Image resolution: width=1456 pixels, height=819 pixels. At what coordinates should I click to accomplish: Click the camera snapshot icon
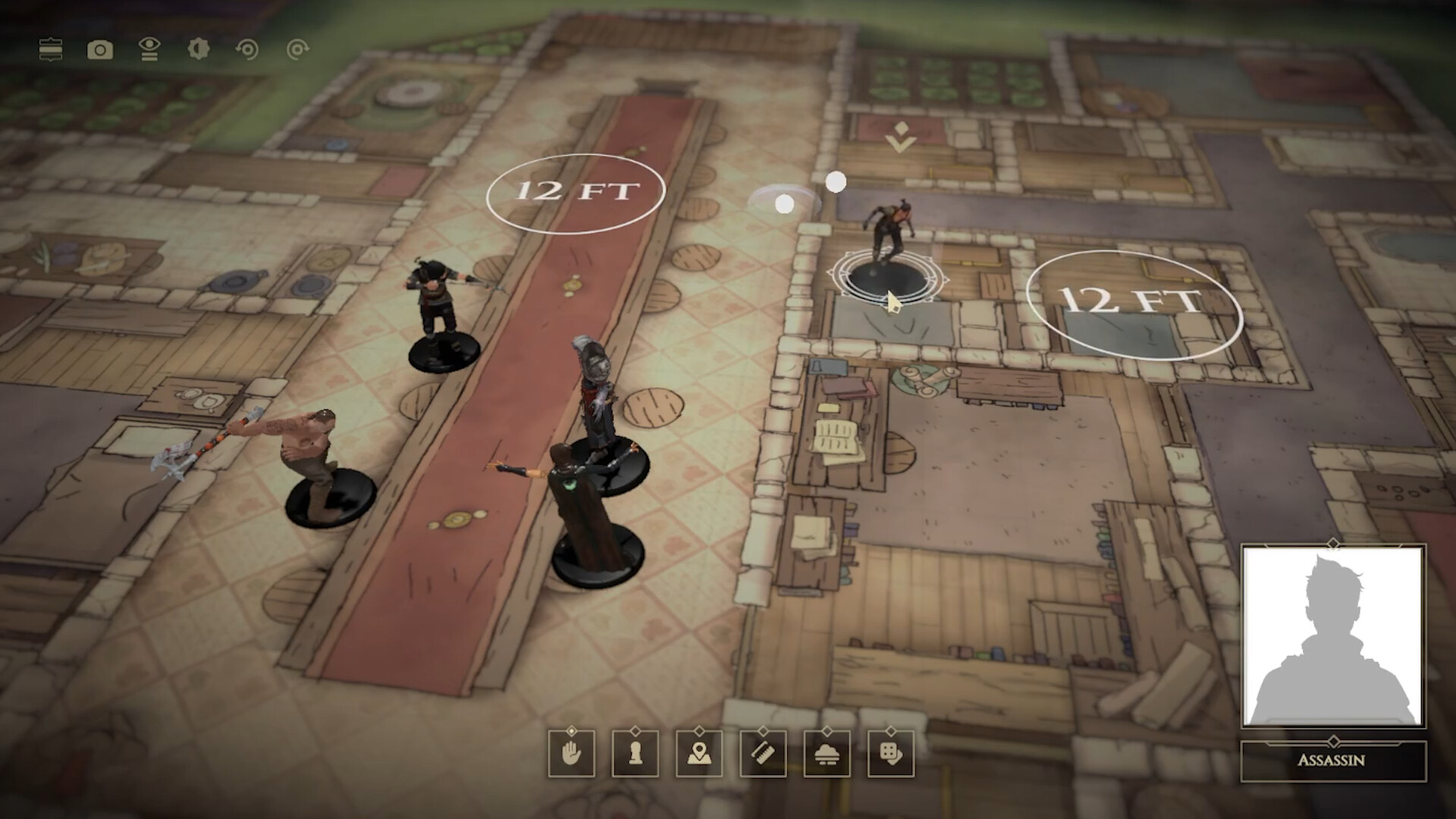click(x=101, y=49)
